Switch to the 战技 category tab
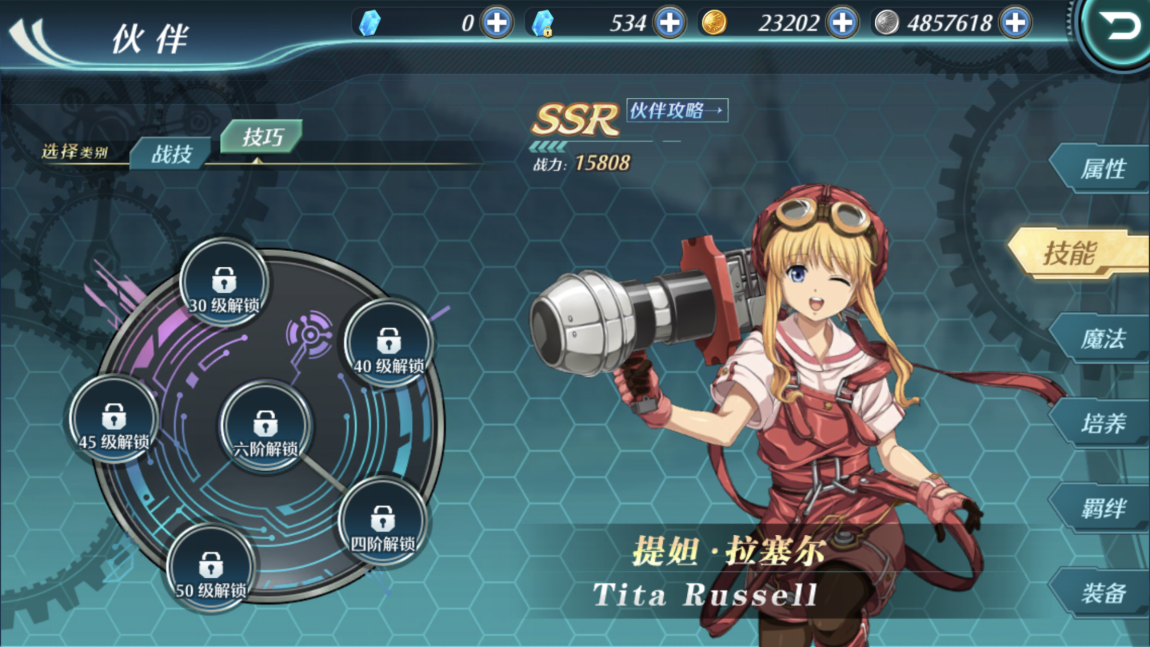1150x647 pixels. click(172, 154)
